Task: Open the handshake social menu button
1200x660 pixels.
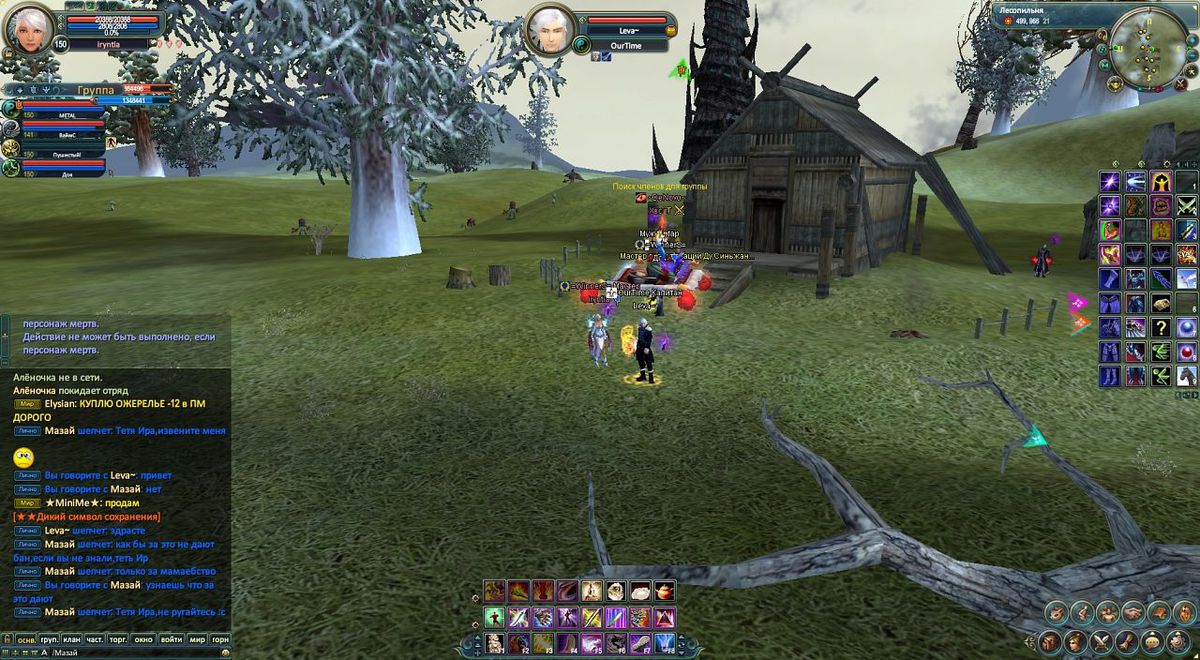Action: coord(1133,612)
